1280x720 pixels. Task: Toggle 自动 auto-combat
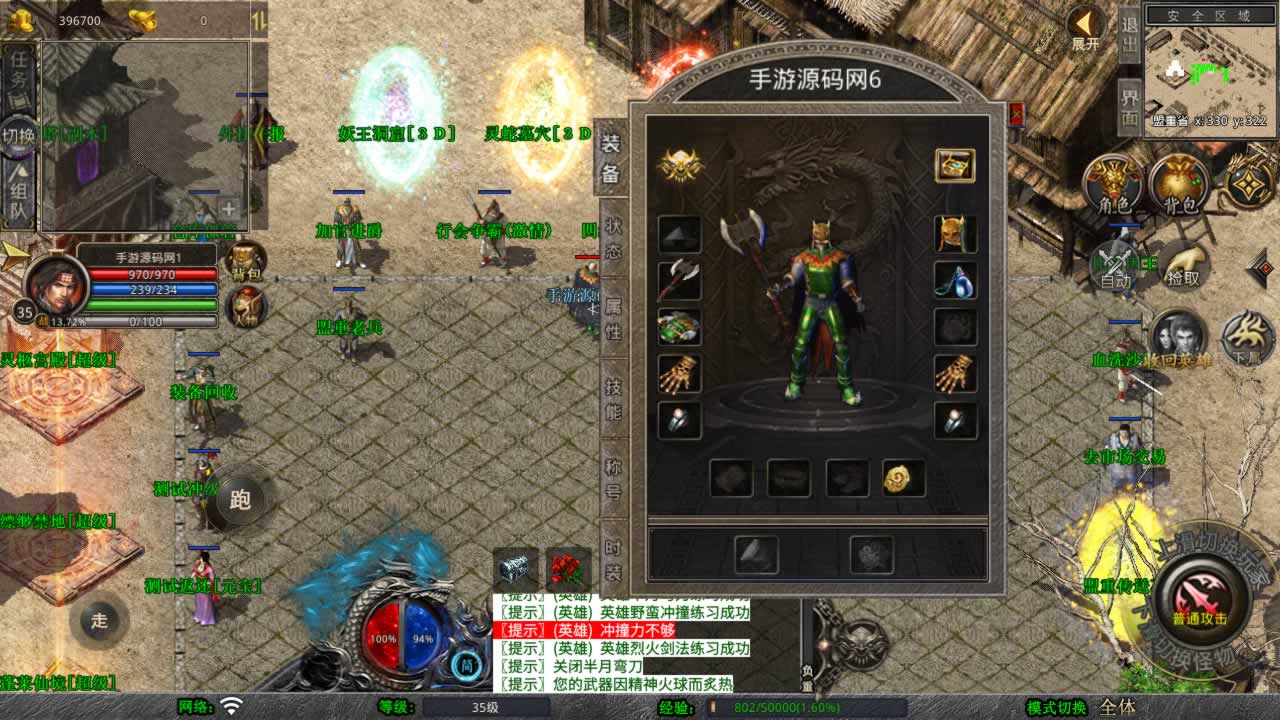pos(1115,266)
